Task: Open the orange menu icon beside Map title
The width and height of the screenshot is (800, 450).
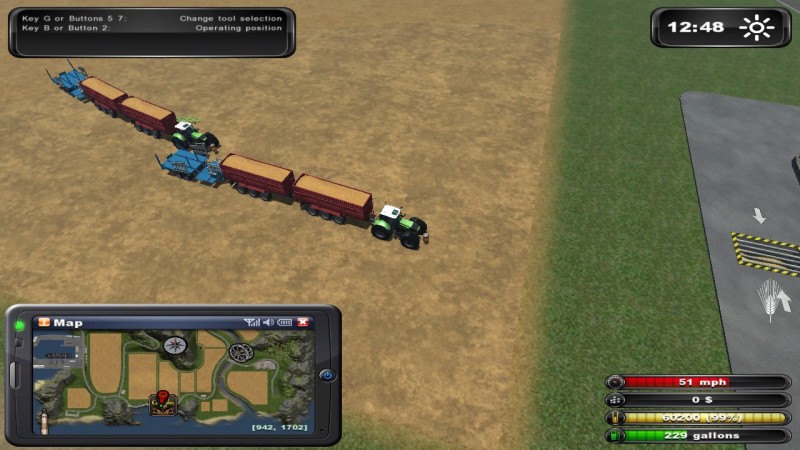Action: [43, 323]
